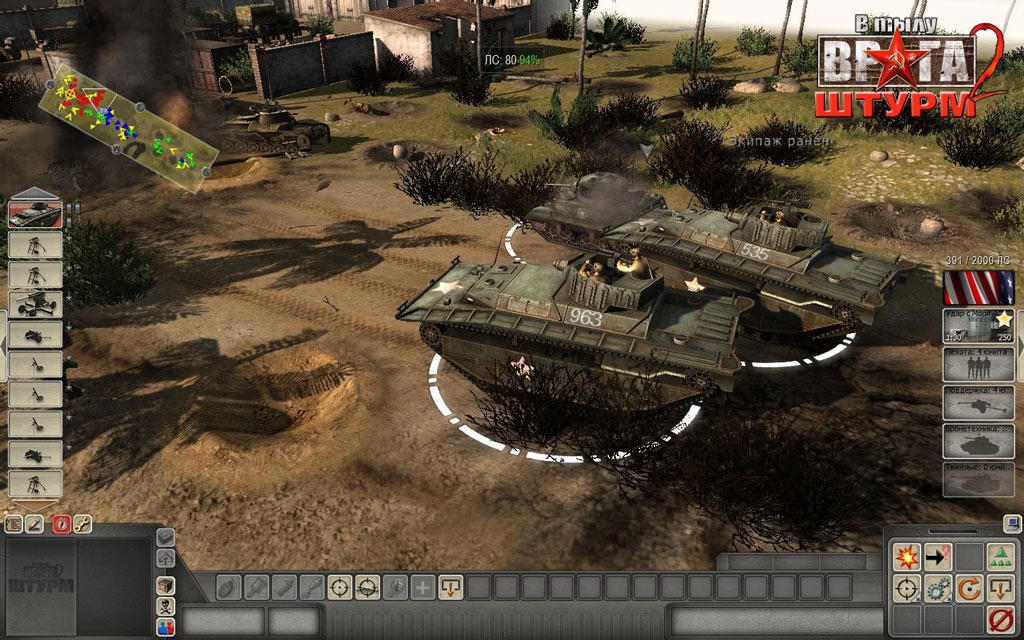The image size is (1024, 640).
Task: Click the red compass icon
Action: [61, 523]
